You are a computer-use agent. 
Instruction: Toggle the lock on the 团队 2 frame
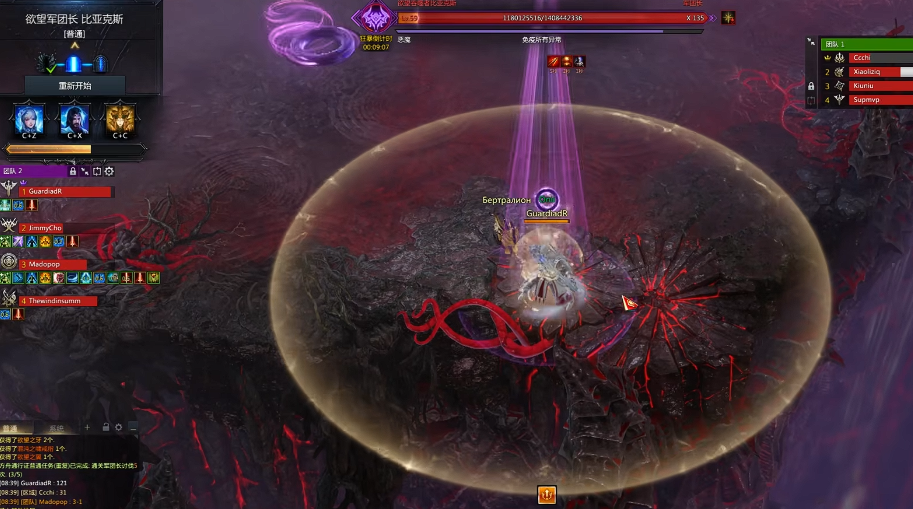[x=73, y=172]
